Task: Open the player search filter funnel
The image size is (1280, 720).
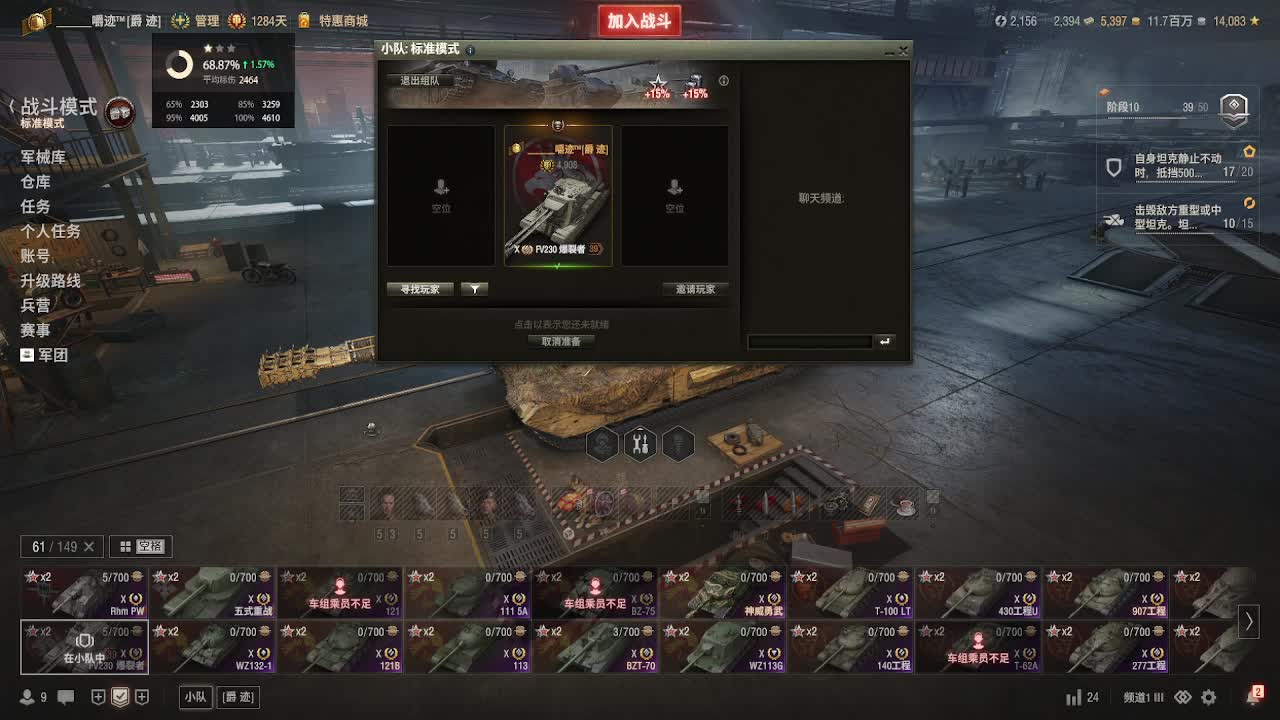Action: tap(474, 289)
